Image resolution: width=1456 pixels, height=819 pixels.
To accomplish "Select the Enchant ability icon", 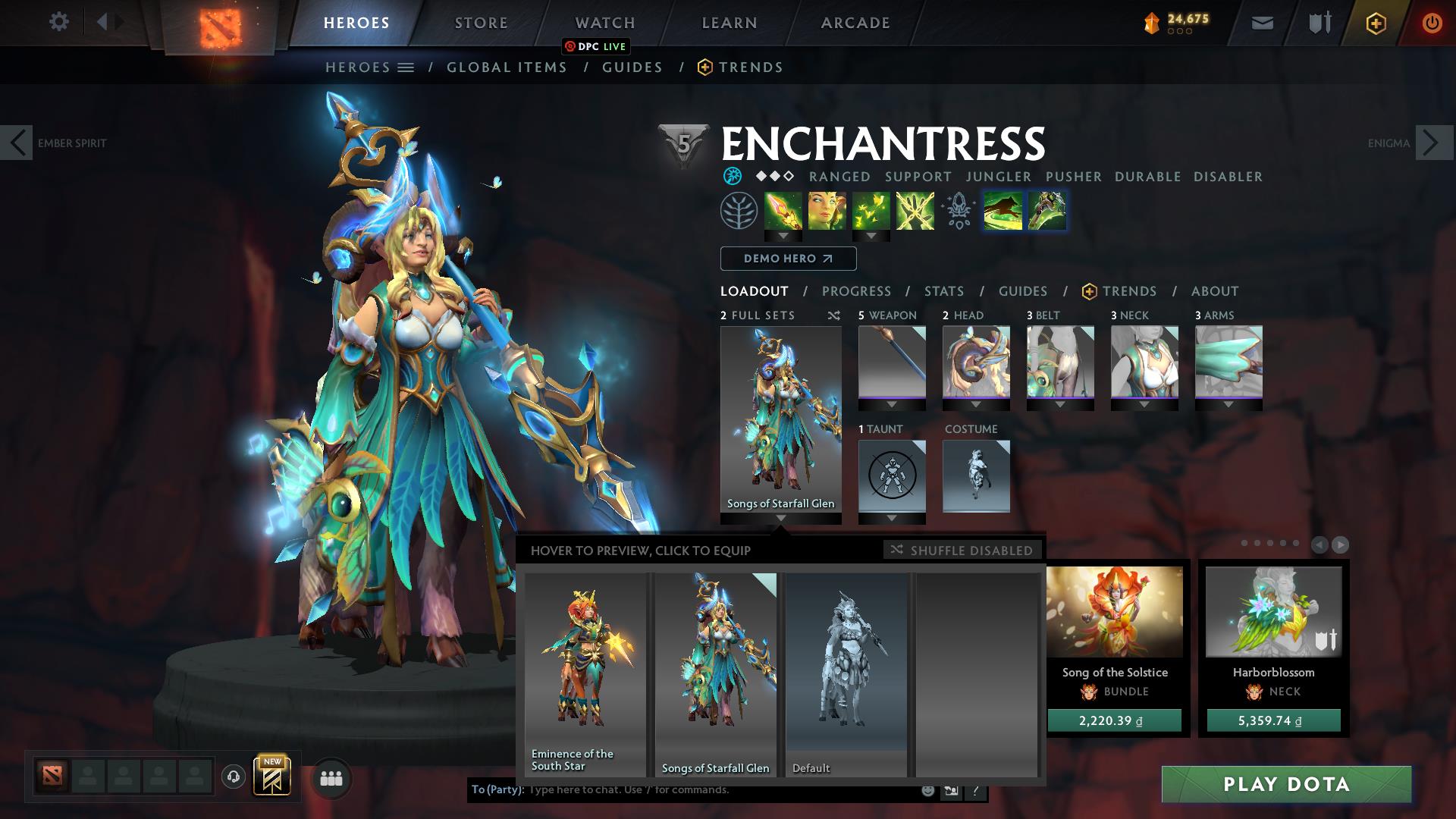I will coord(827,211).
